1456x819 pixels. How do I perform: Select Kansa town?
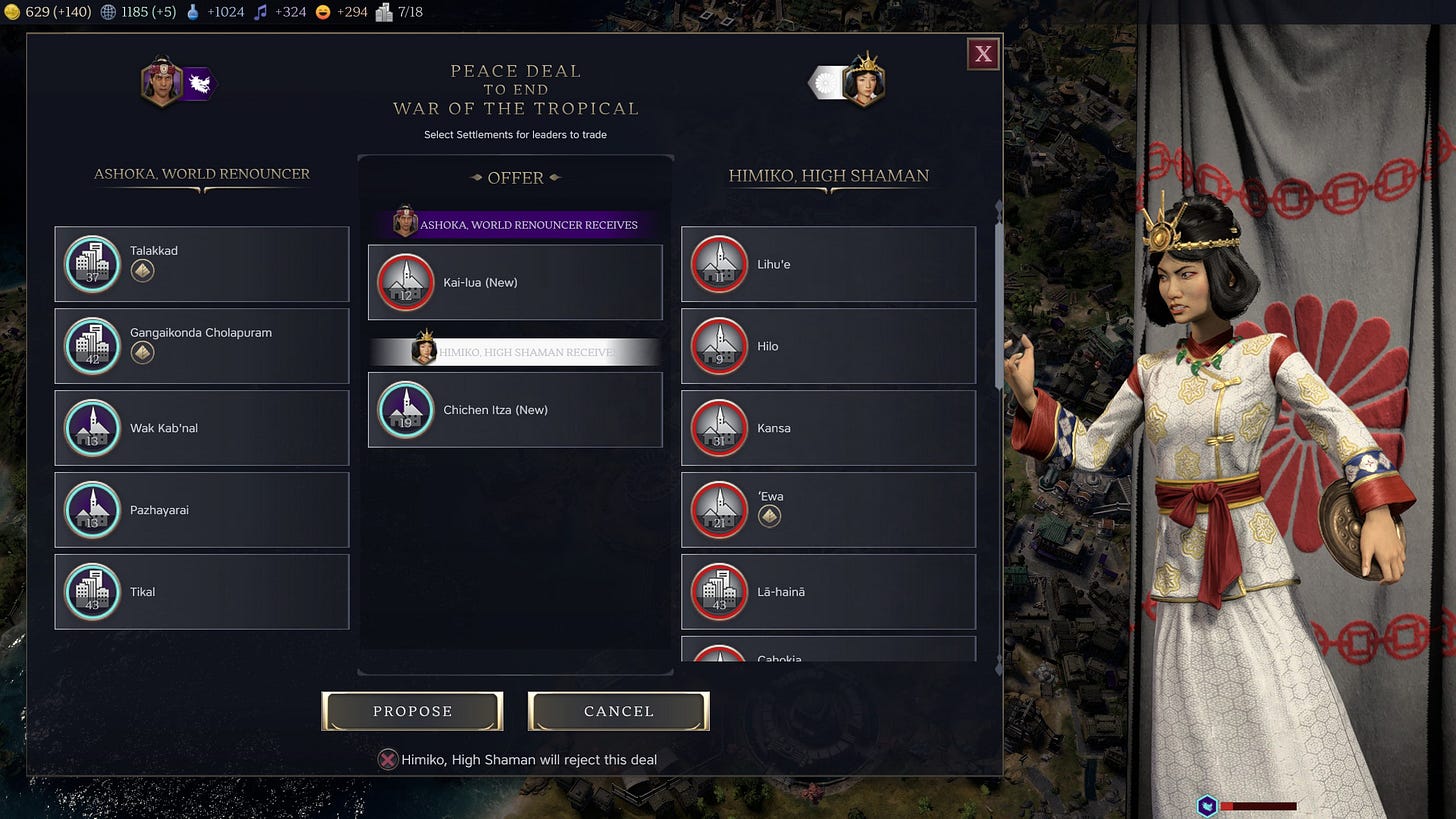pyautogui.click(x=828, y=428)
